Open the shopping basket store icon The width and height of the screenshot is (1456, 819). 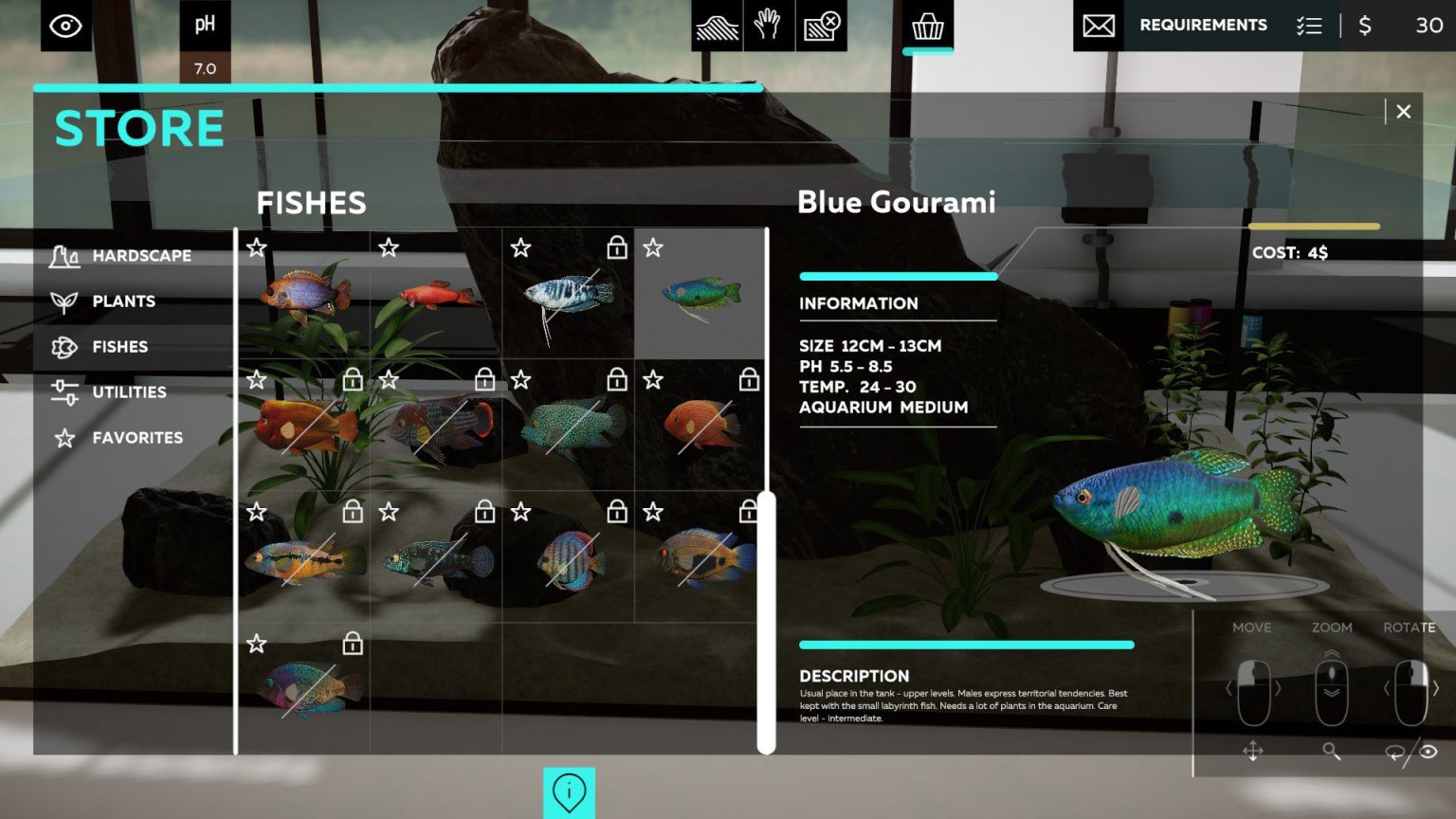926,26
